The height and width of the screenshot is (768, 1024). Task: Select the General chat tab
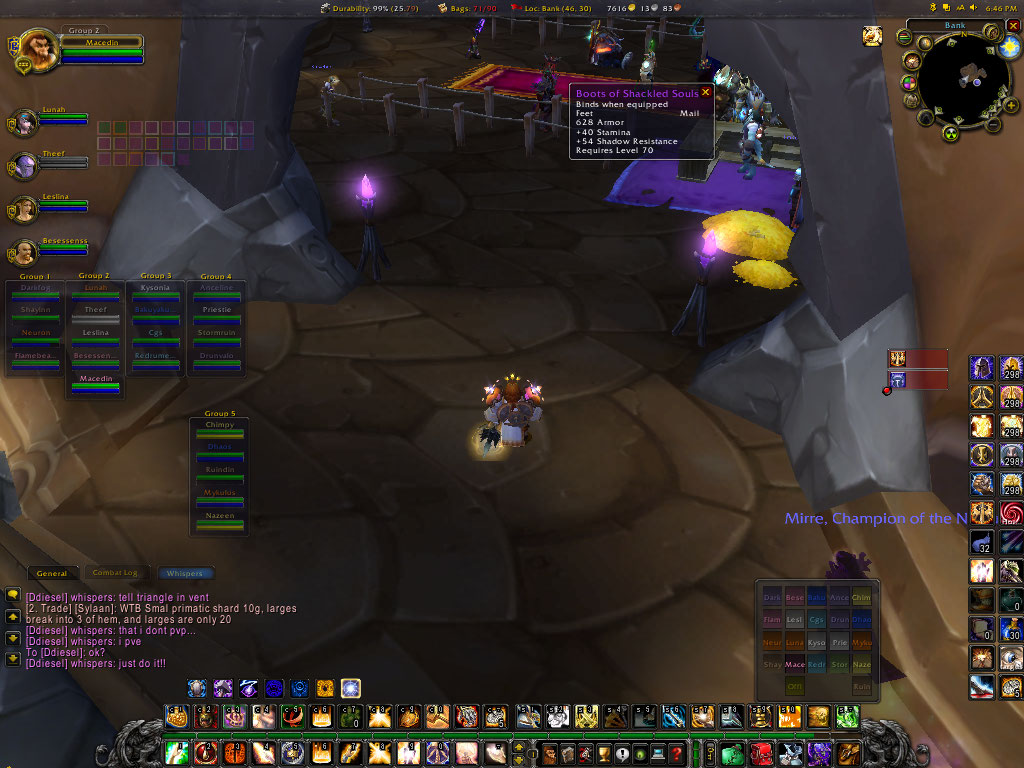(52, 573)
